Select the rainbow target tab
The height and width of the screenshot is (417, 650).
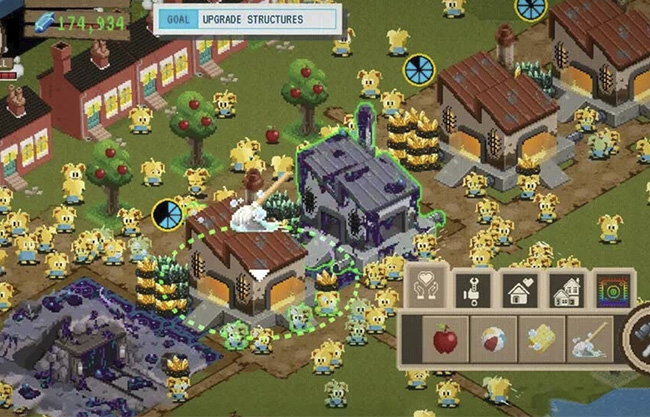click(612, 290)
